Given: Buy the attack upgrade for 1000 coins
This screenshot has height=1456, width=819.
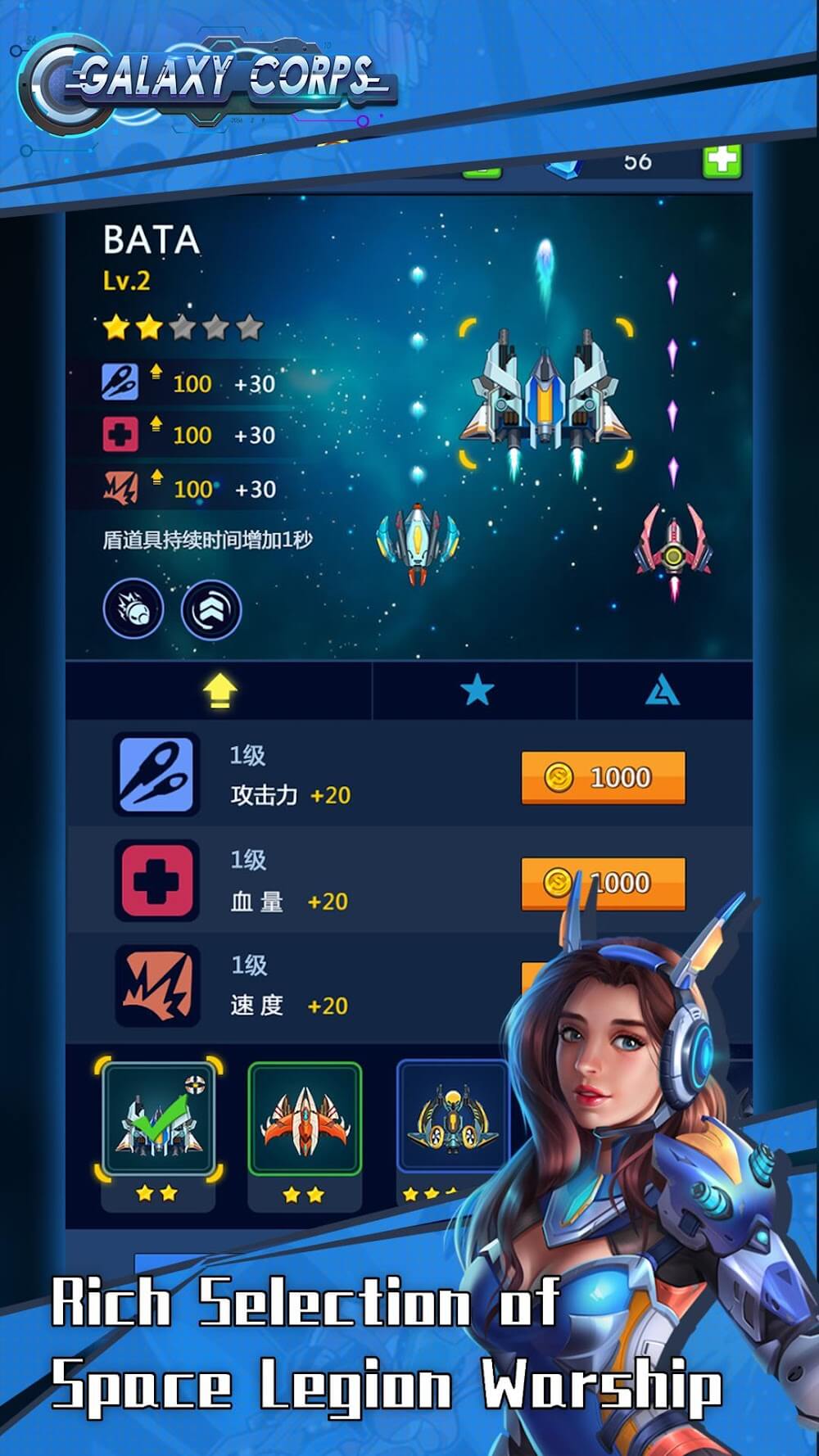Looking at the screenshot, I should point(603,777).
